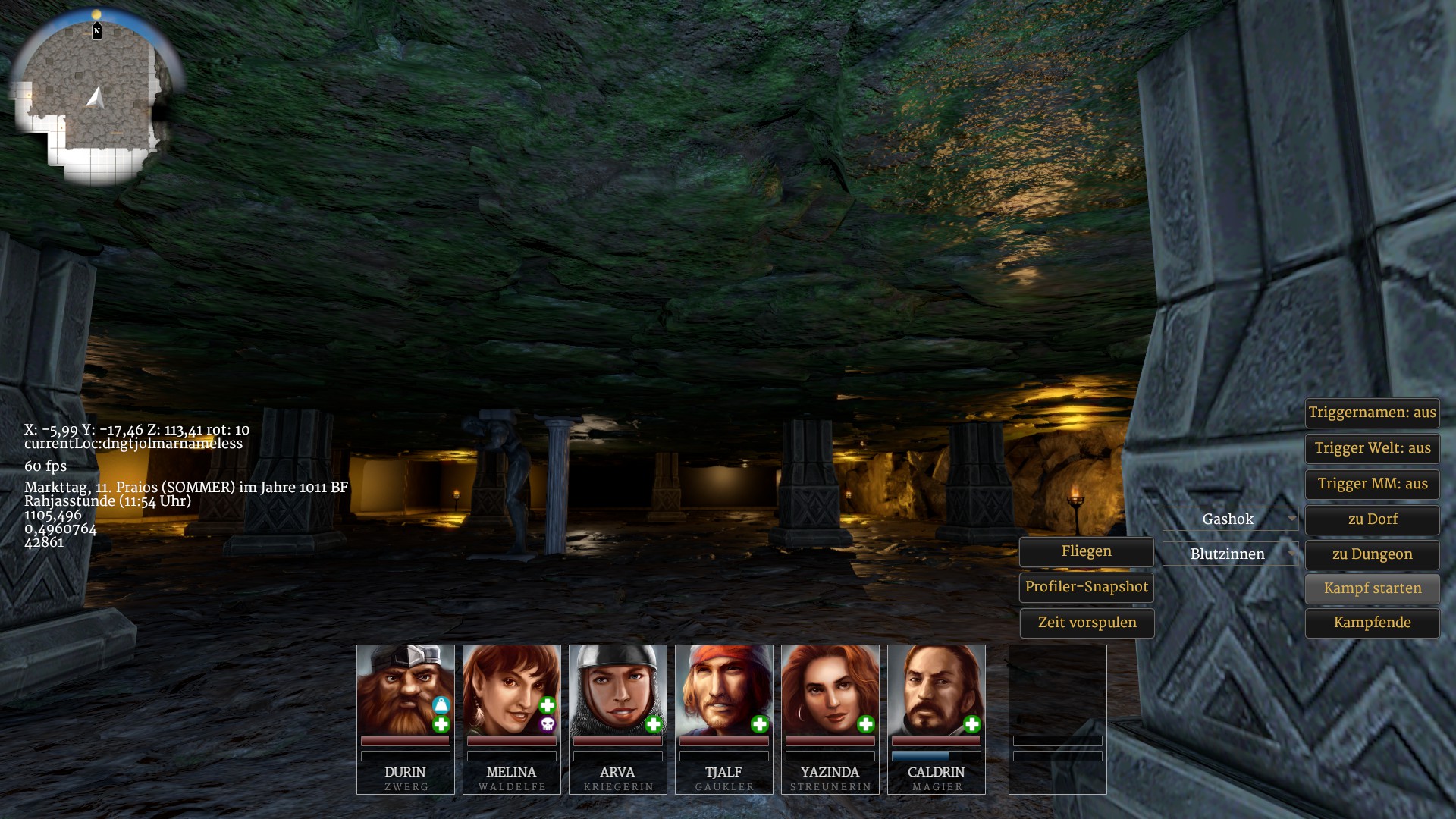Click the zu Dorf button
1456x819 pixels.
click(1372, 519)
